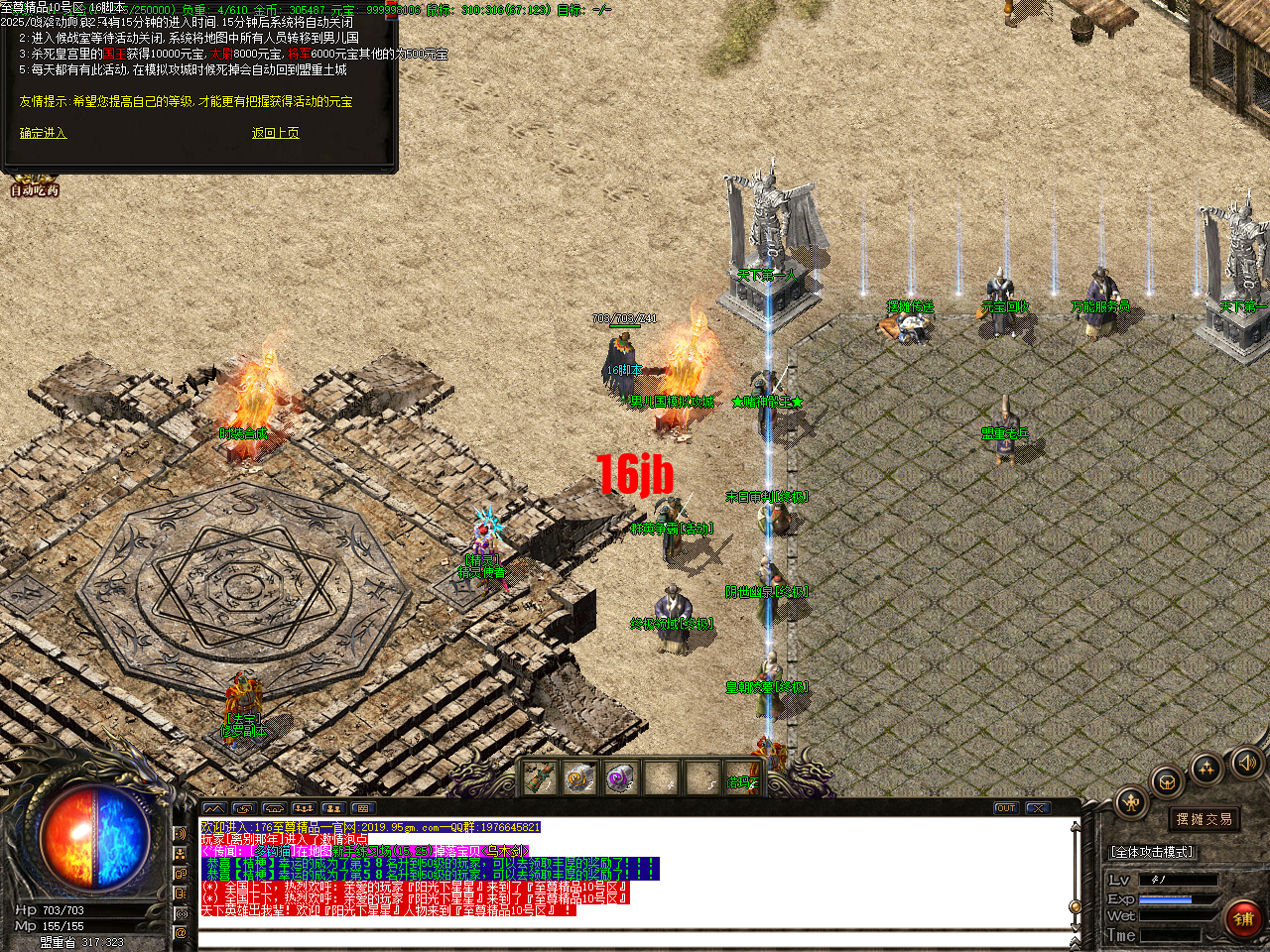
Task: Click the grid icon on the chat toolbar
Action: [x=363, y=809]
